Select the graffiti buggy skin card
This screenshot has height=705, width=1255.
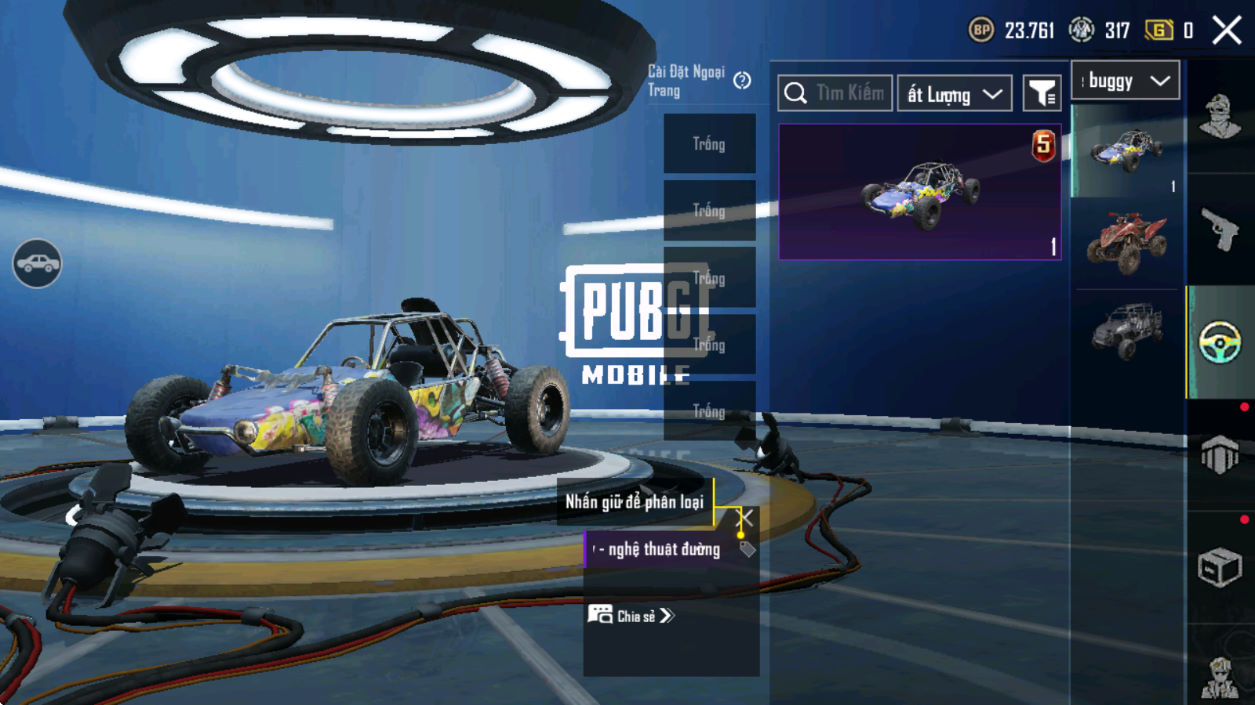point(919,192)
